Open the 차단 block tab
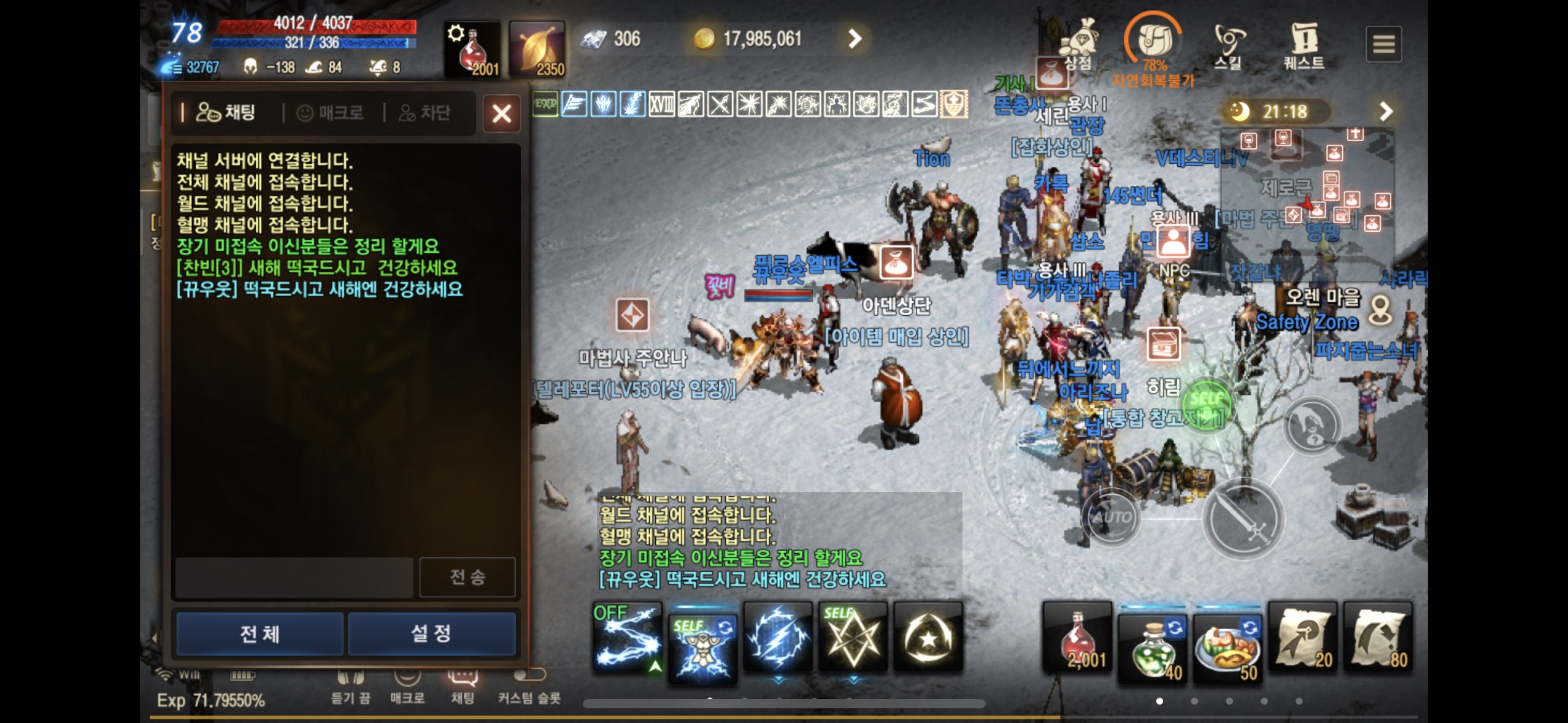Viewport: 1568px width, 723px height. click(425, 113)
